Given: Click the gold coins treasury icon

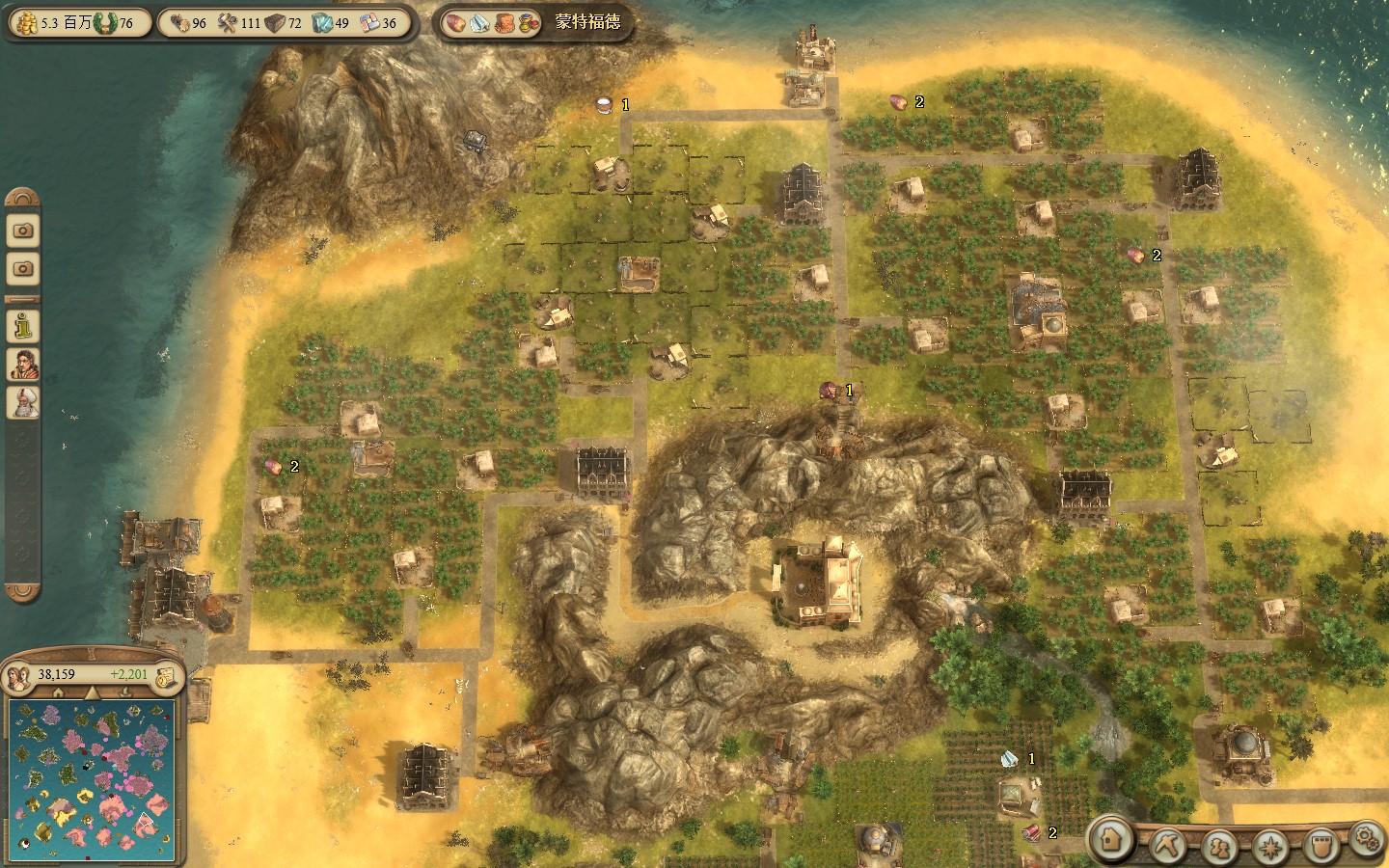Looking at the screenshot, I should pos(26,22).
